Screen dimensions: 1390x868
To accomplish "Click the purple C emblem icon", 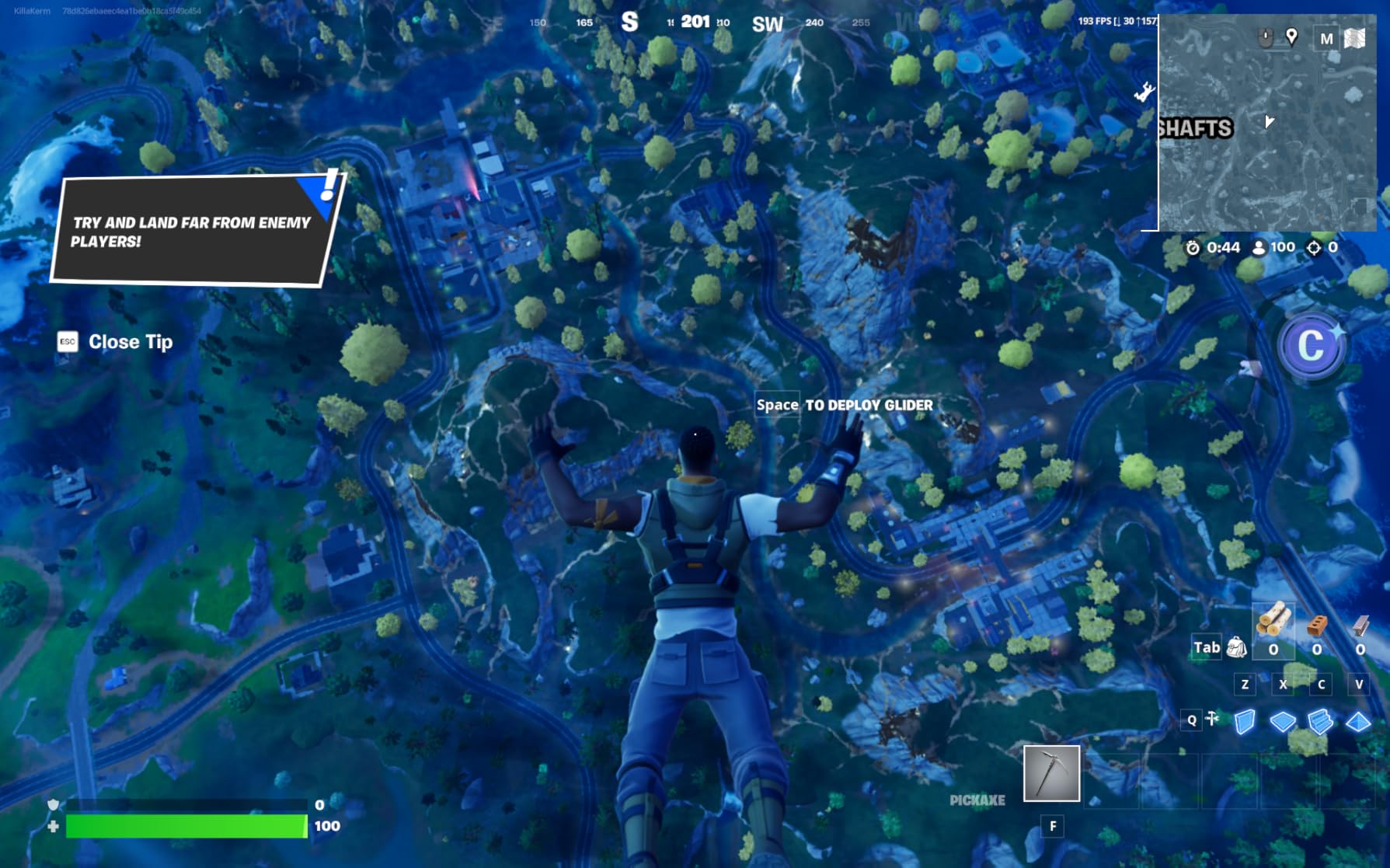I will (1312, 346).
